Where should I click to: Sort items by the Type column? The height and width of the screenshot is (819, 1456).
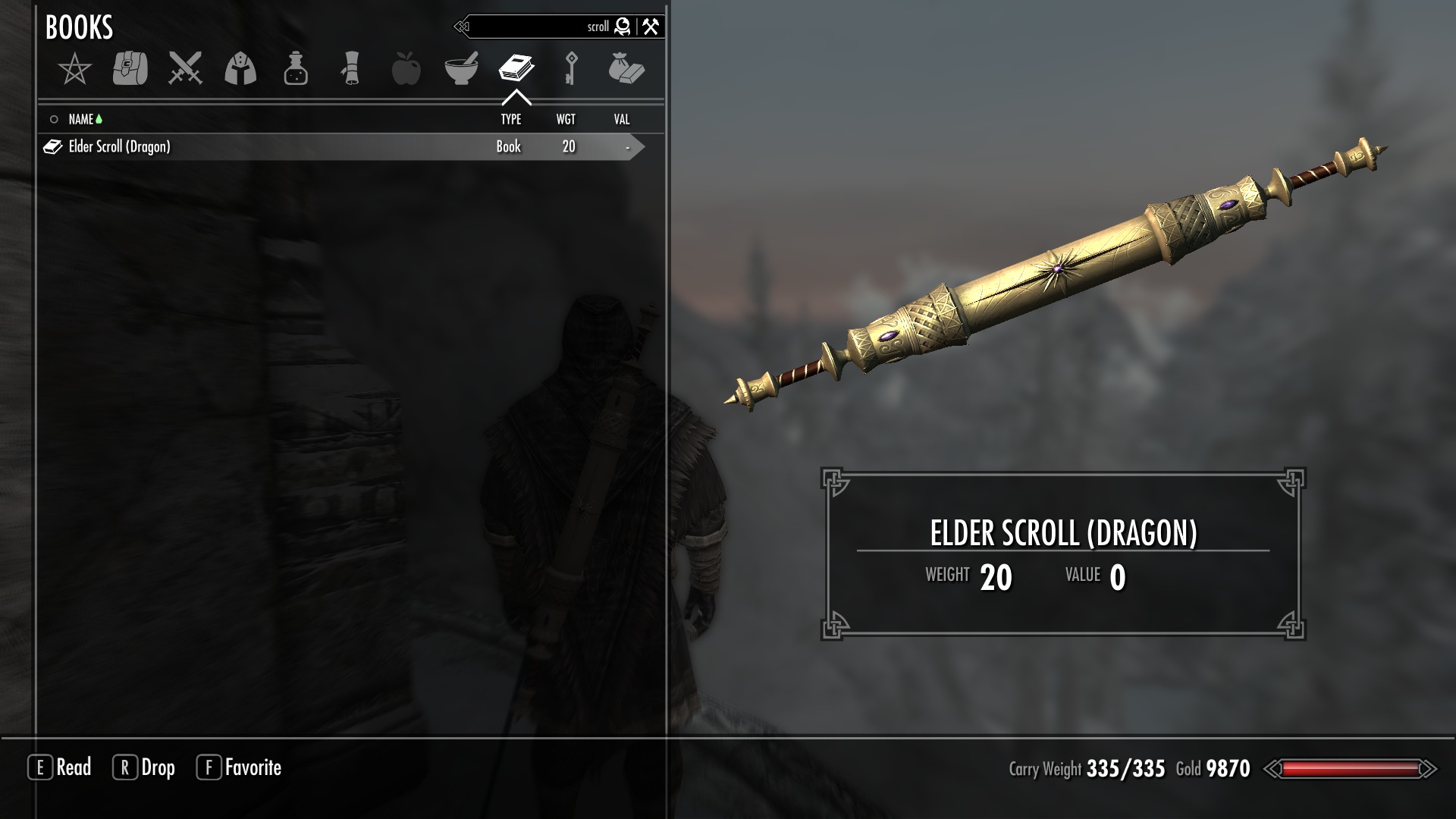pyautogui.click(x=510, y=119)
